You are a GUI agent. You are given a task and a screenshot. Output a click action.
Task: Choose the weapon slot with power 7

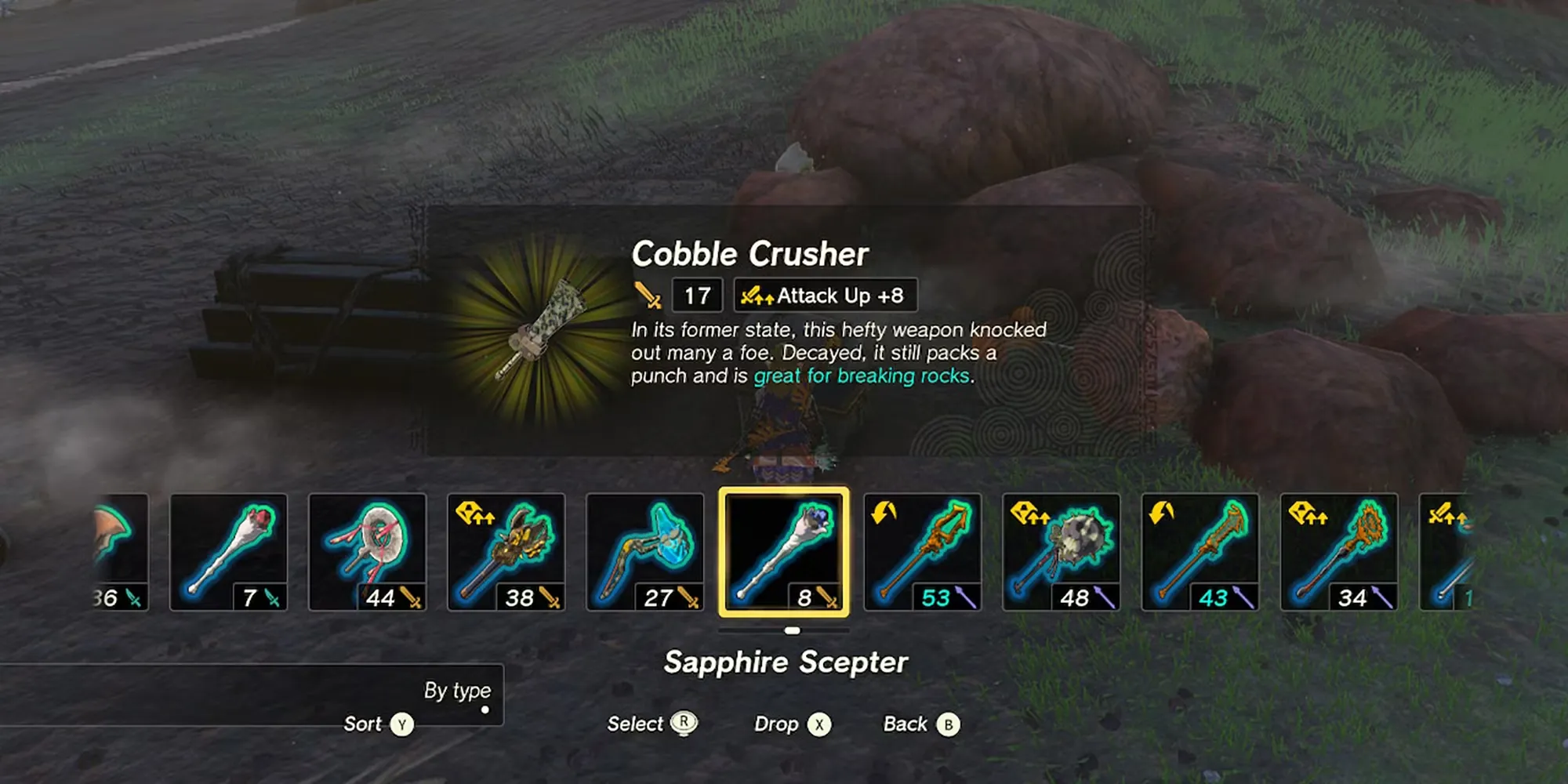[x=228, y=551]
